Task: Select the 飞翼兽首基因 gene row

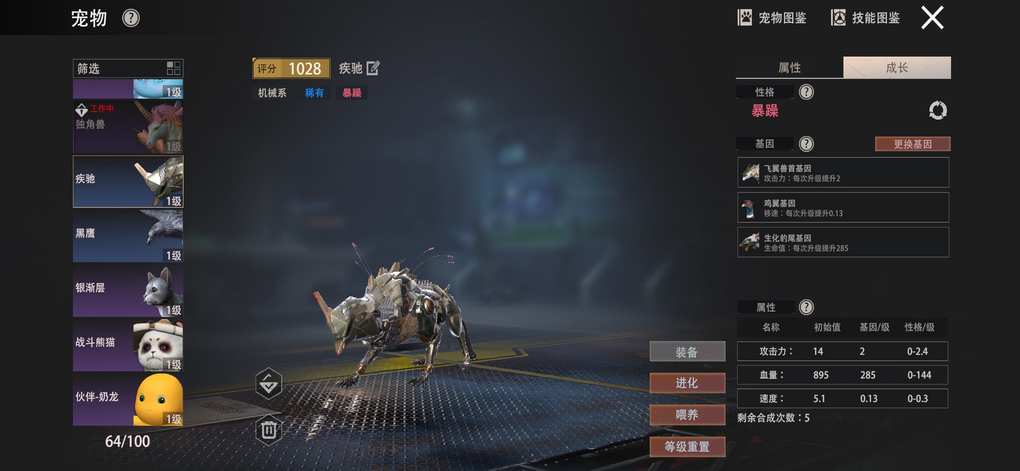Action: pos(843,172)
